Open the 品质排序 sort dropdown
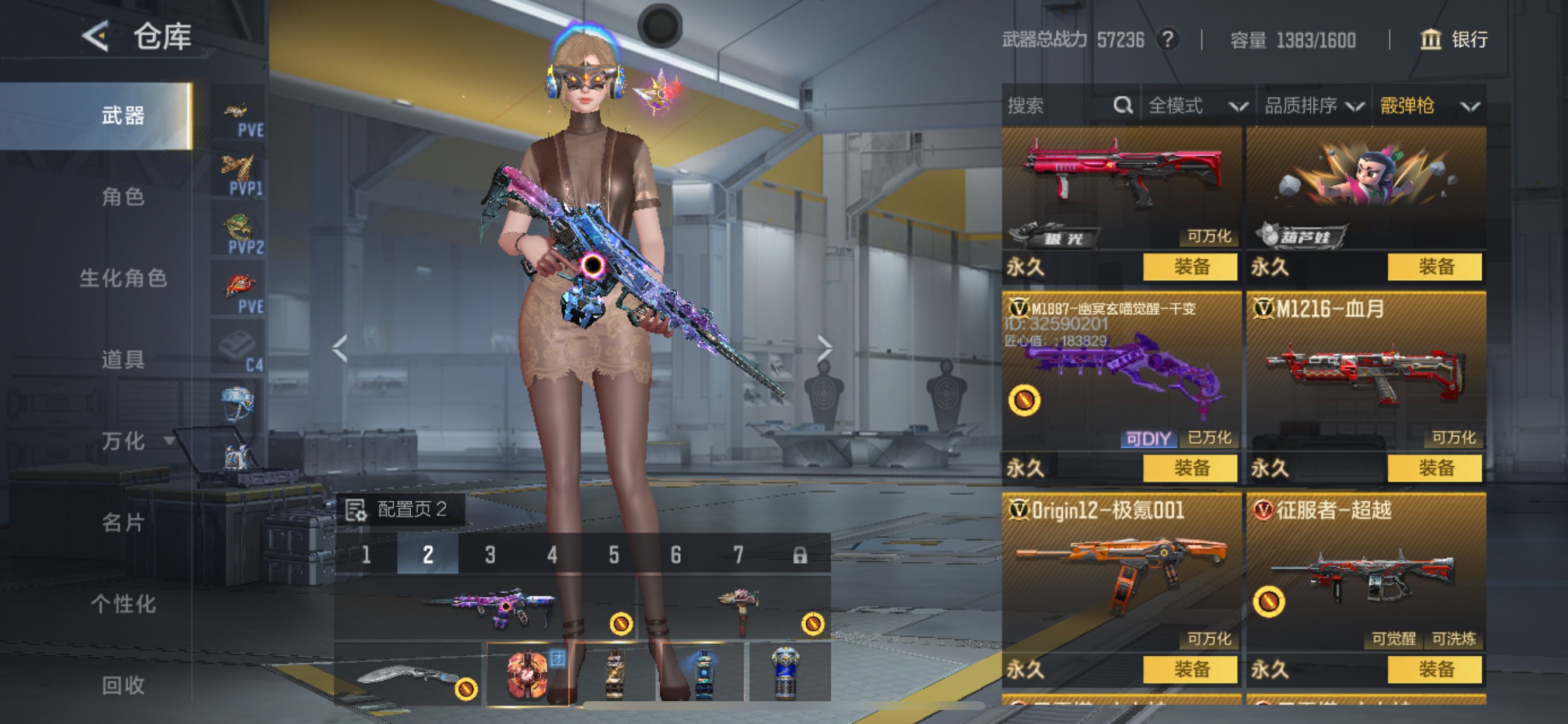 [x=1314, y=106]
